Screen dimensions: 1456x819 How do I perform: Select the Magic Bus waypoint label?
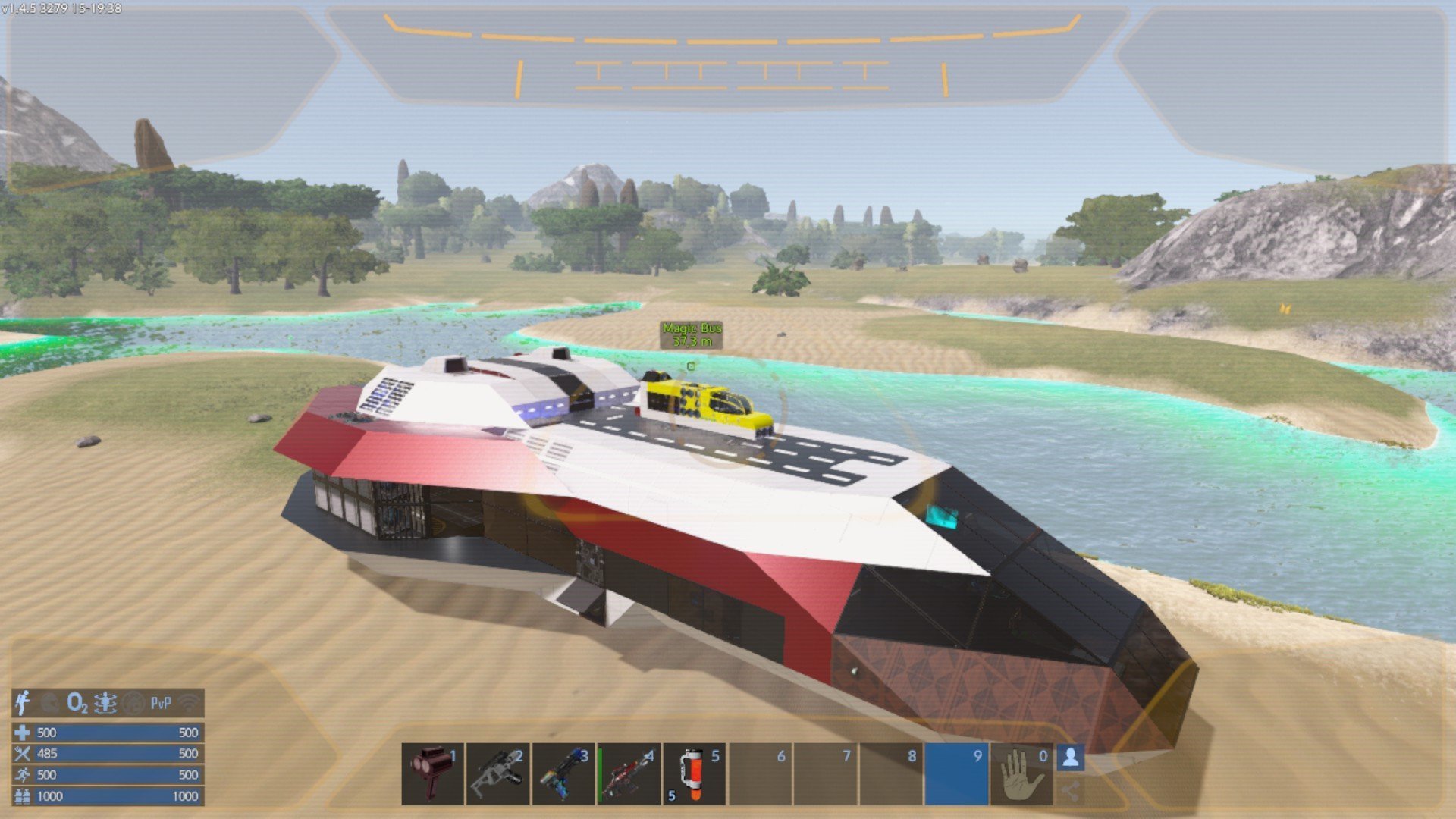tap(692, 334)
